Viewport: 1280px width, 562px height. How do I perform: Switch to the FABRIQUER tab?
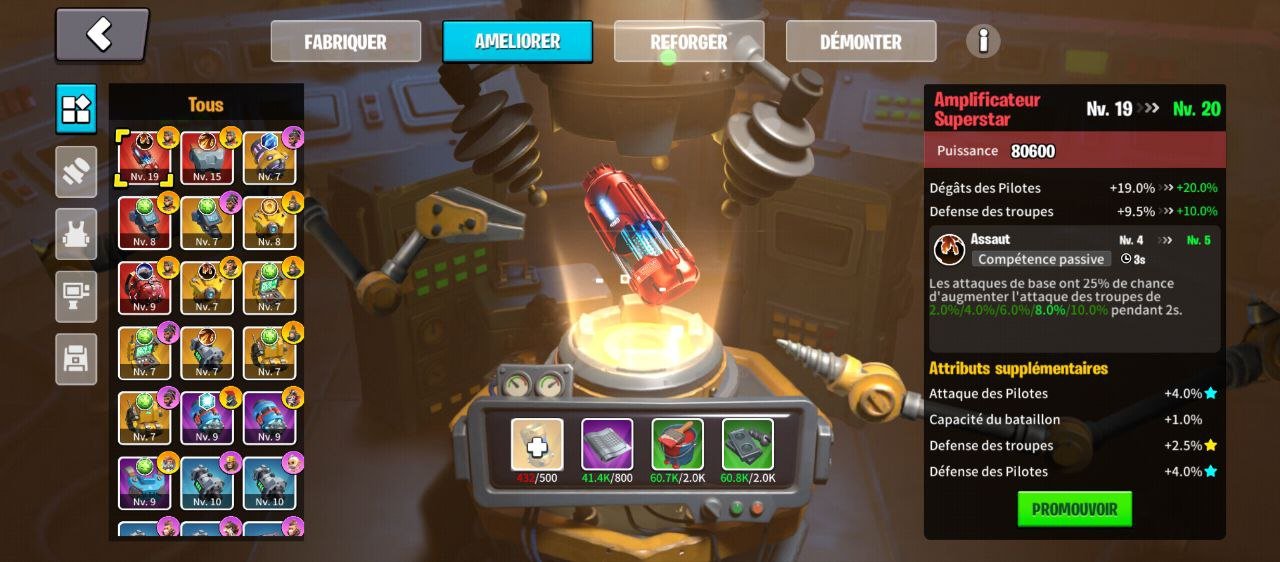(x=345, y=42)
